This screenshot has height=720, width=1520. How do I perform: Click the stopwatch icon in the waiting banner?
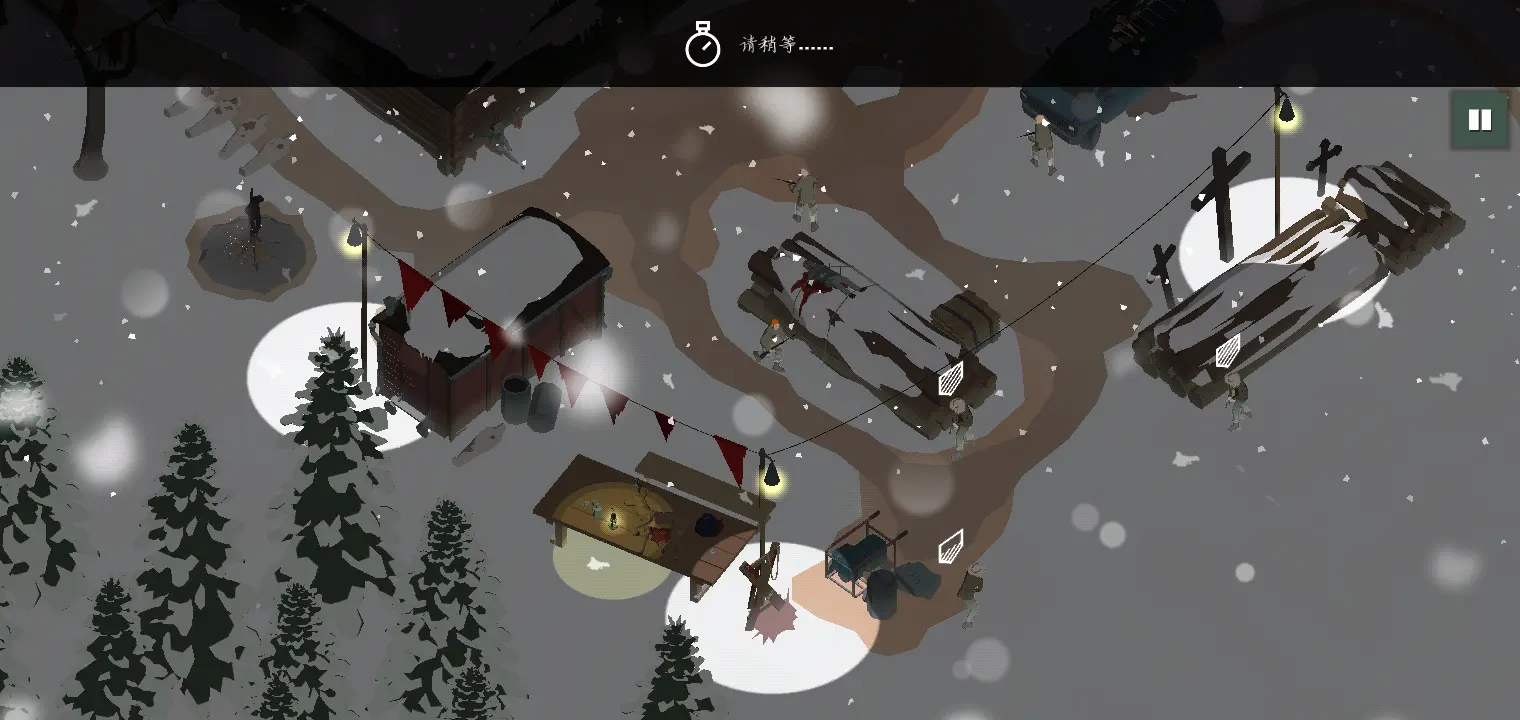tap(705, 44)
